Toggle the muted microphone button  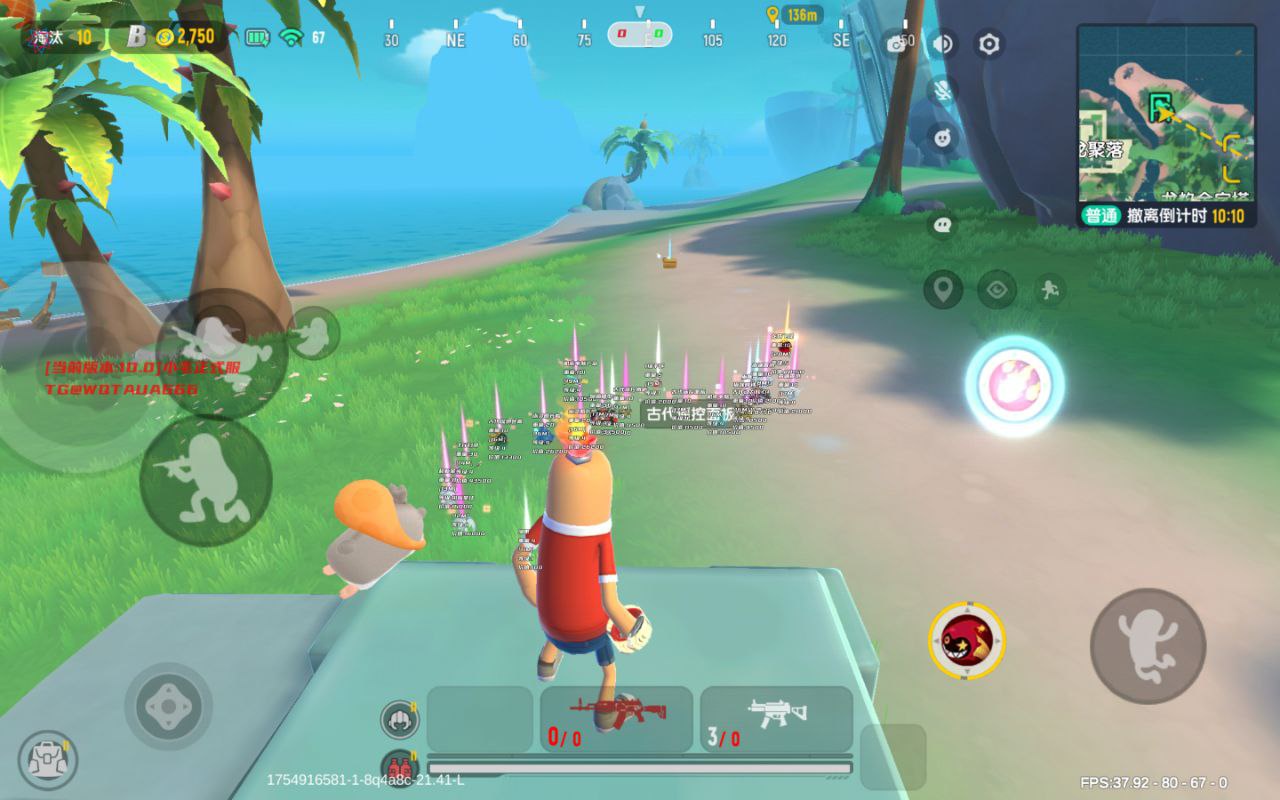942,90
